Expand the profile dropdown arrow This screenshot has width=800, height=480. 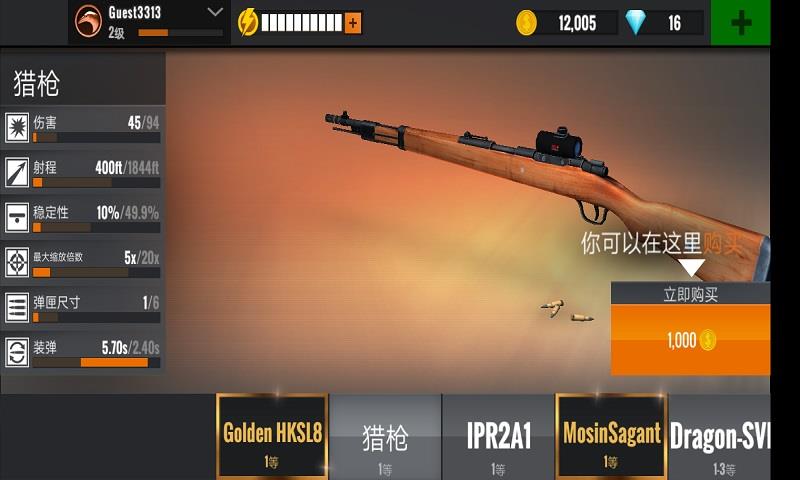click(215, 12)
